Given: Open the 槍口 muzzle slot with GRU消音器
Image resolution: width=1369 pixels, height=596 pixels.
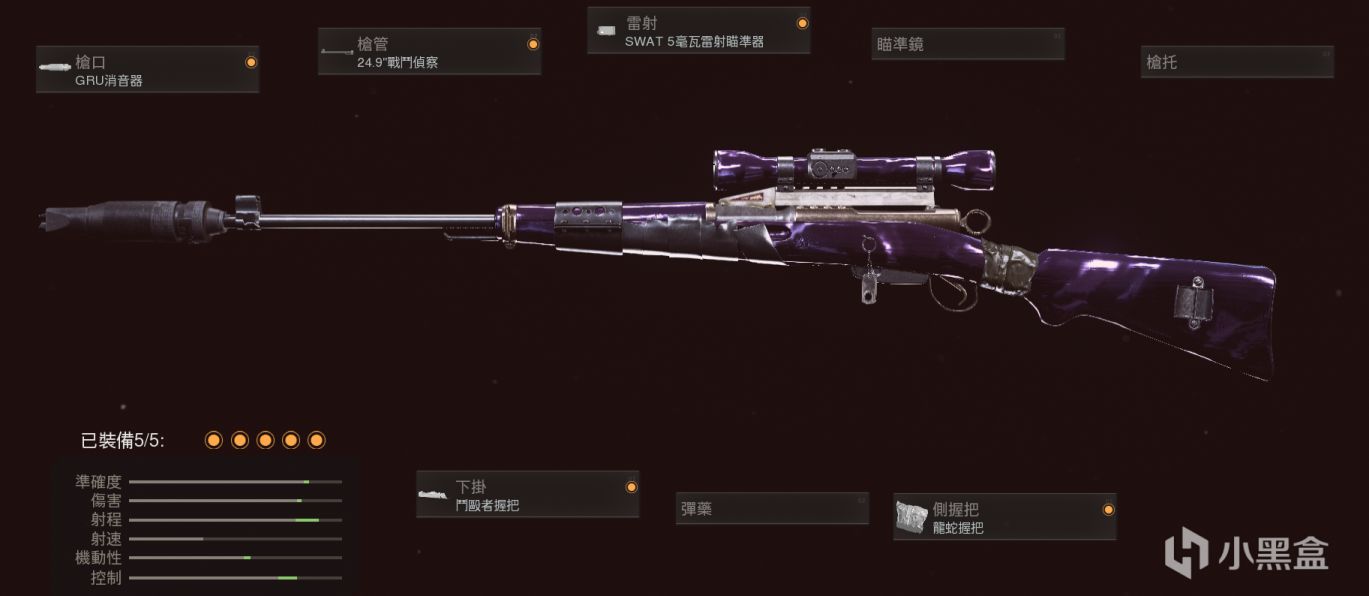Looking at the screenshot, I should tap(147, 70).
